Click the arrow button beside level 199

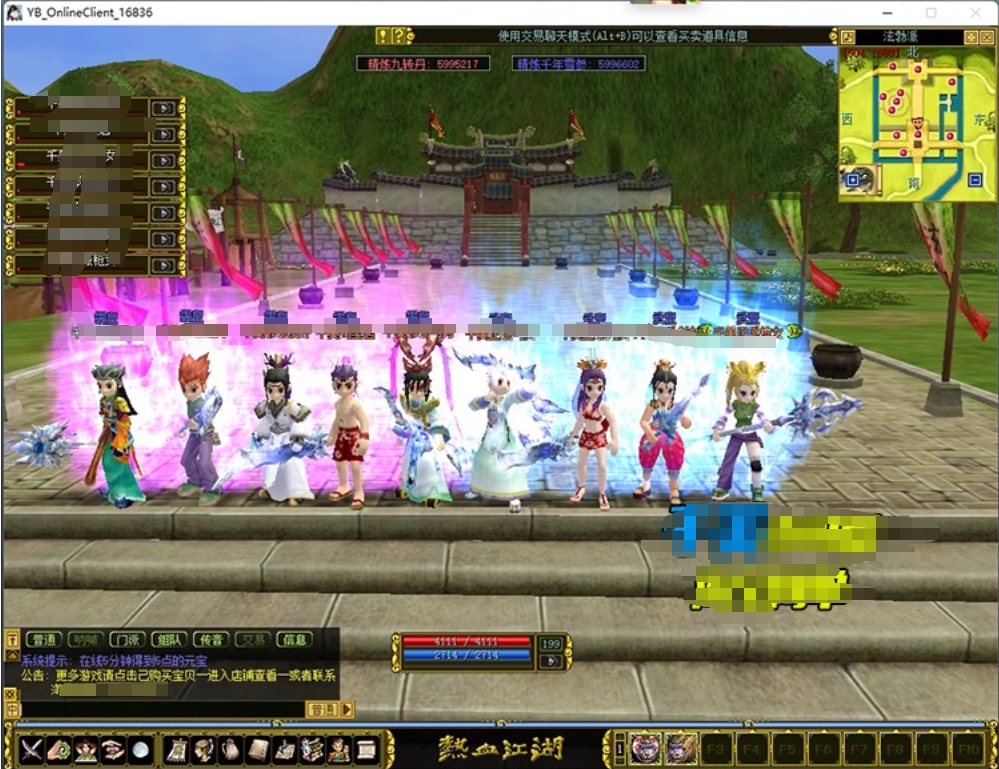(550, 661)
